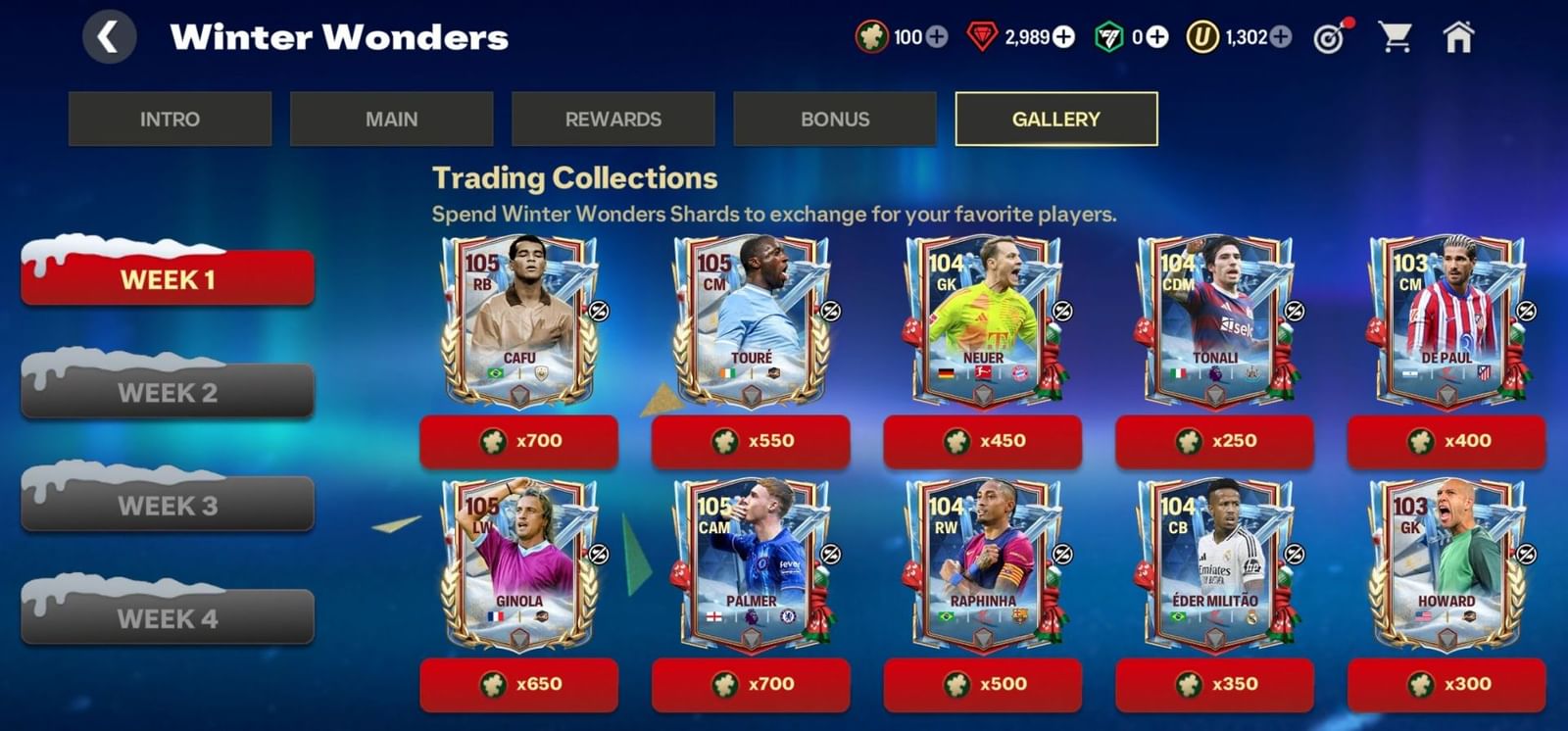This screenshot has width=1568, height=731.
Task: Switch to the REWARDS tab
Action: [x=613, y=119]
